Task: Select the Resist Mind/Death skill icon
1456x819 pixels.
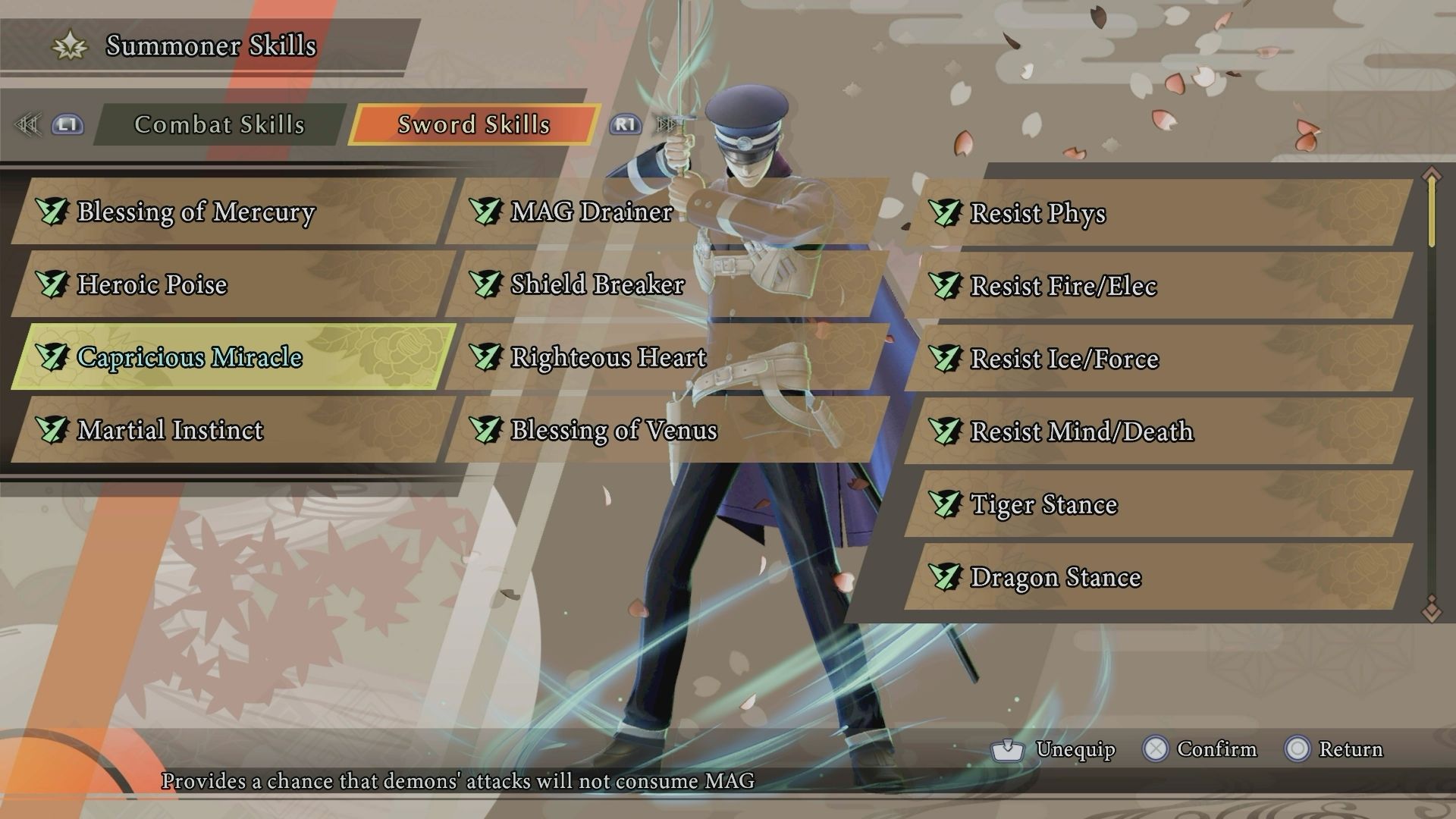Action: [x=946, y=432]
